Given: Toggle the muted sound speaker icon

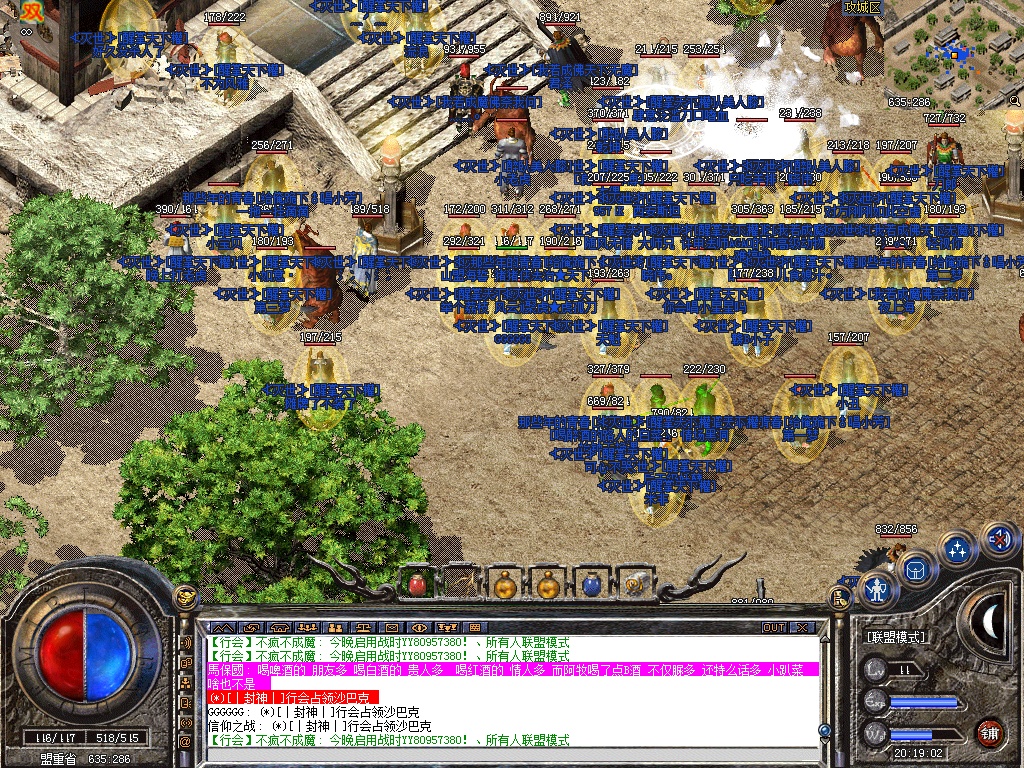Looking at the screenshot, I should coord(998,541).
